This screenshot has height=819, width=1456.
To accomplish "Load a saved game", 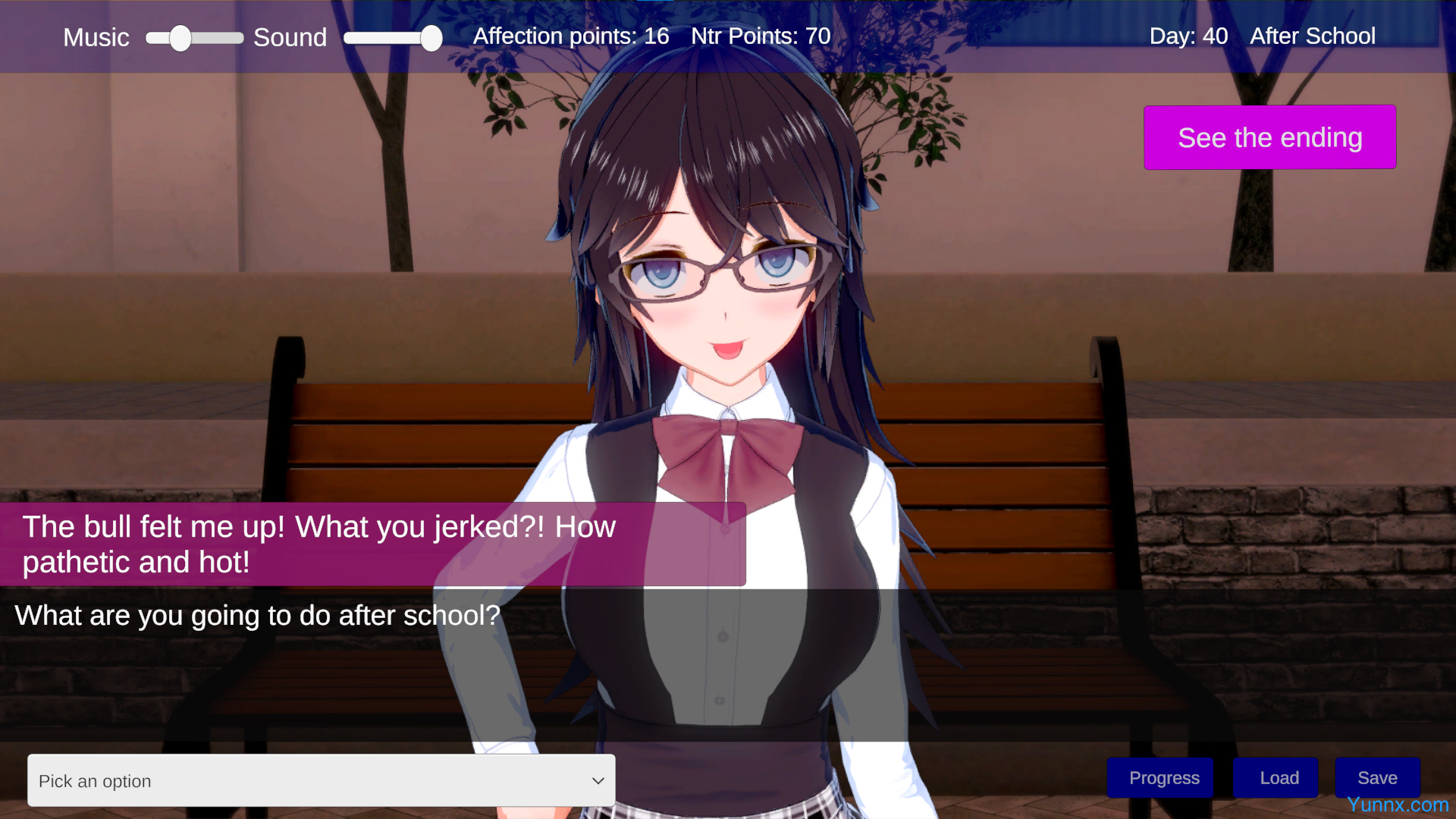I will [x=1279, y=777].
